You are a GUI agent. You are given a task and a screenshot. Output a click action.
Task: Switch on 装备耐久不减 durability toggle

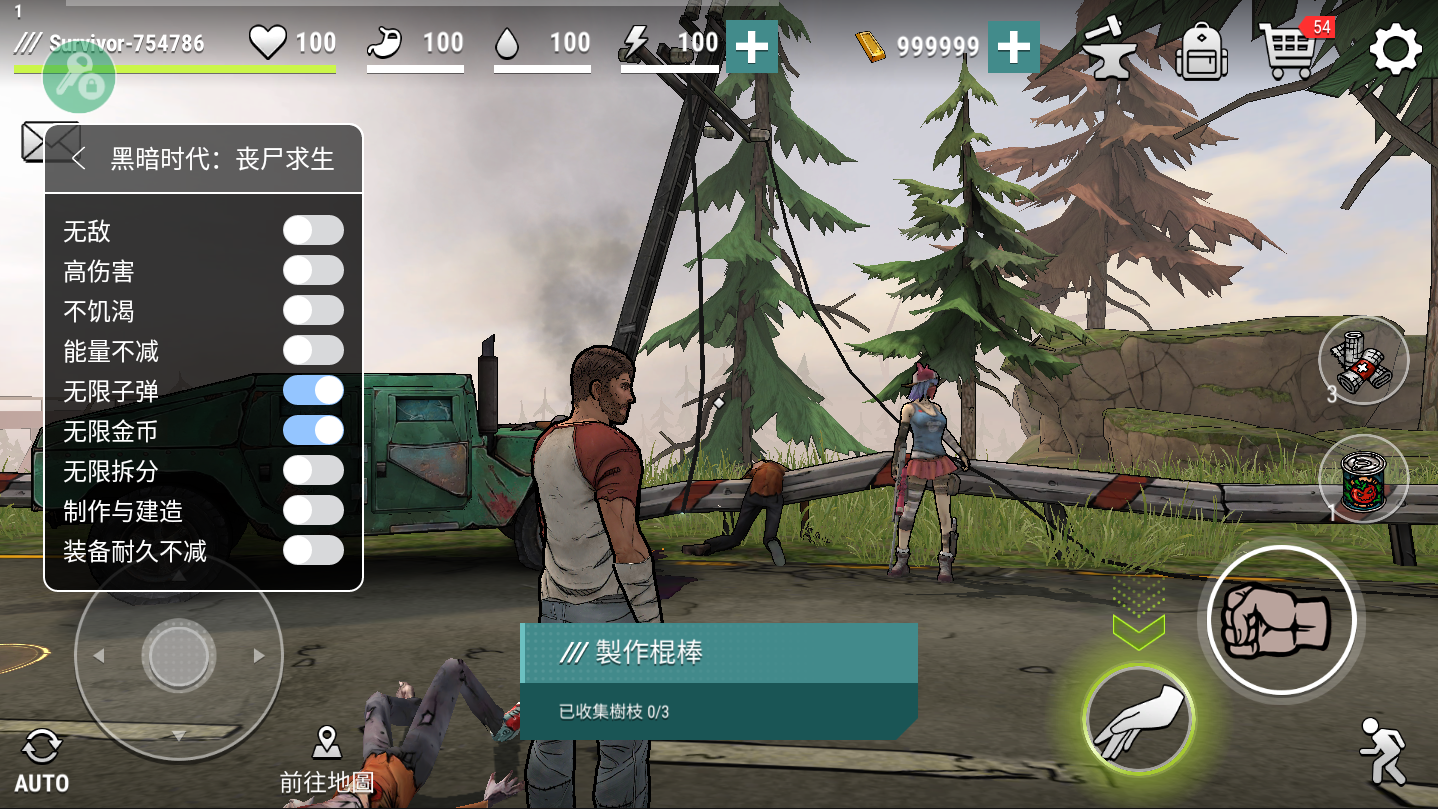tap(313, 550)
